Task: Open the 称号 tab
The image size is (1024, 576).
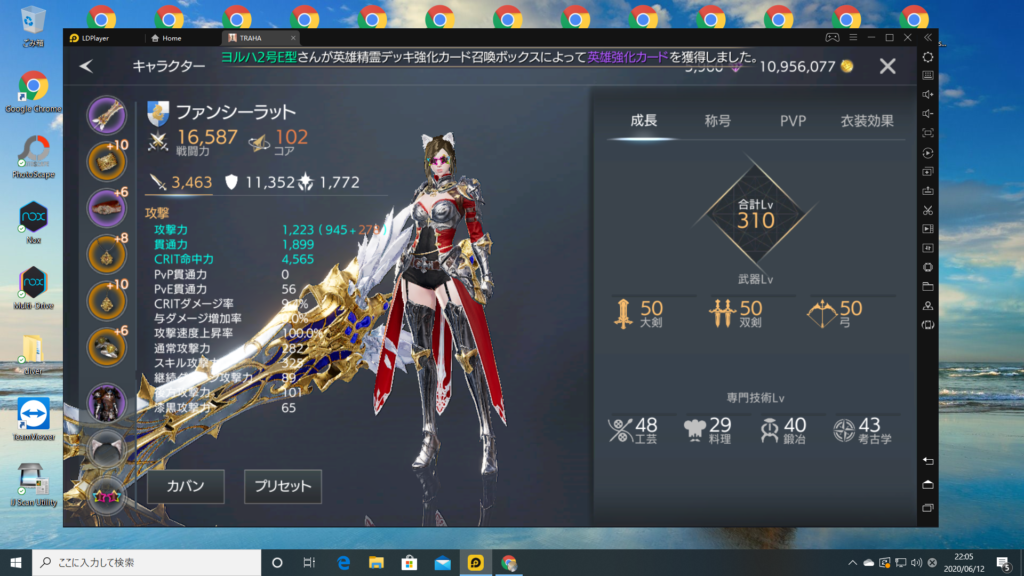Action: click(x=717, y=121)
